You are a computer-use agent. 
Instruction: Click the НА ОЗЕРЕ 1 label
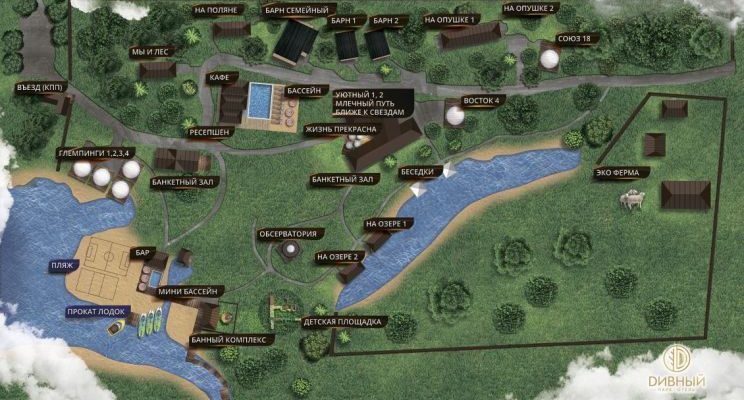(386, 224)
